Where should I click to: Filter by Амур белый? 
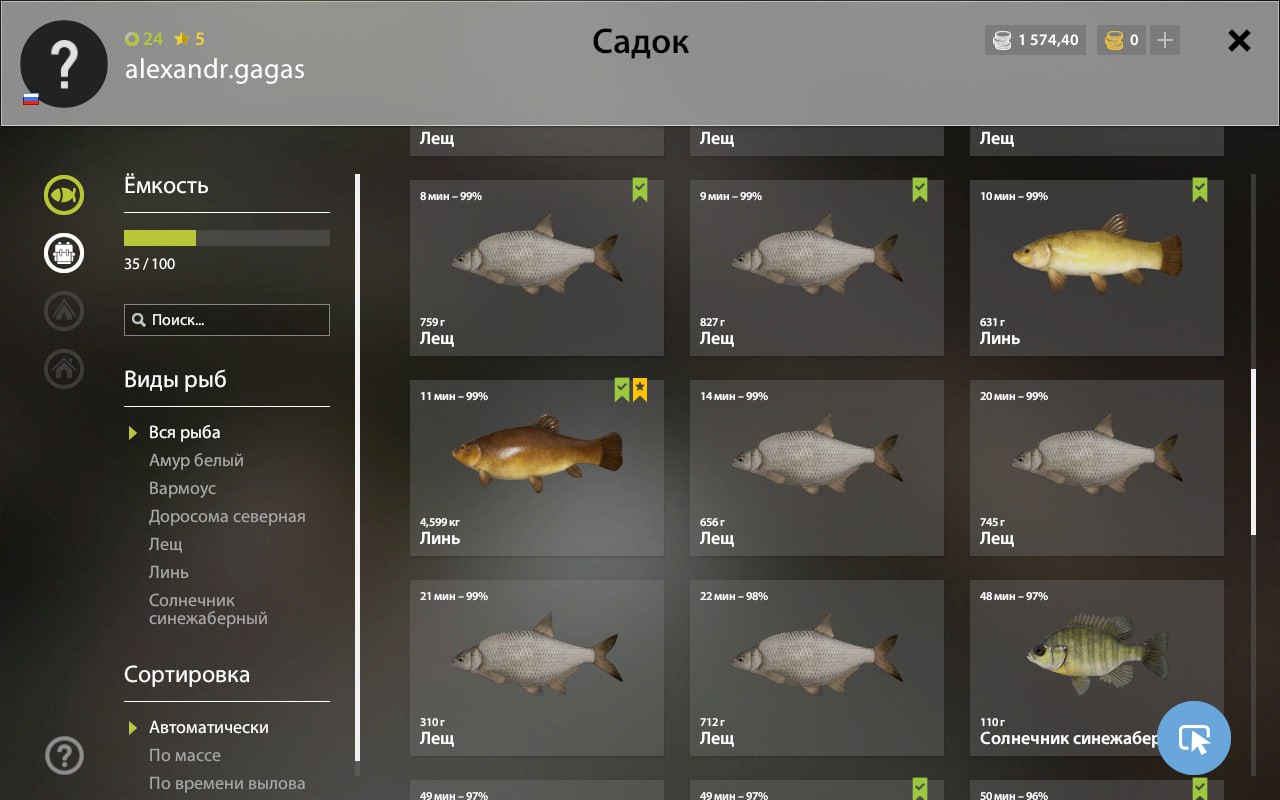tap(196, 460)
